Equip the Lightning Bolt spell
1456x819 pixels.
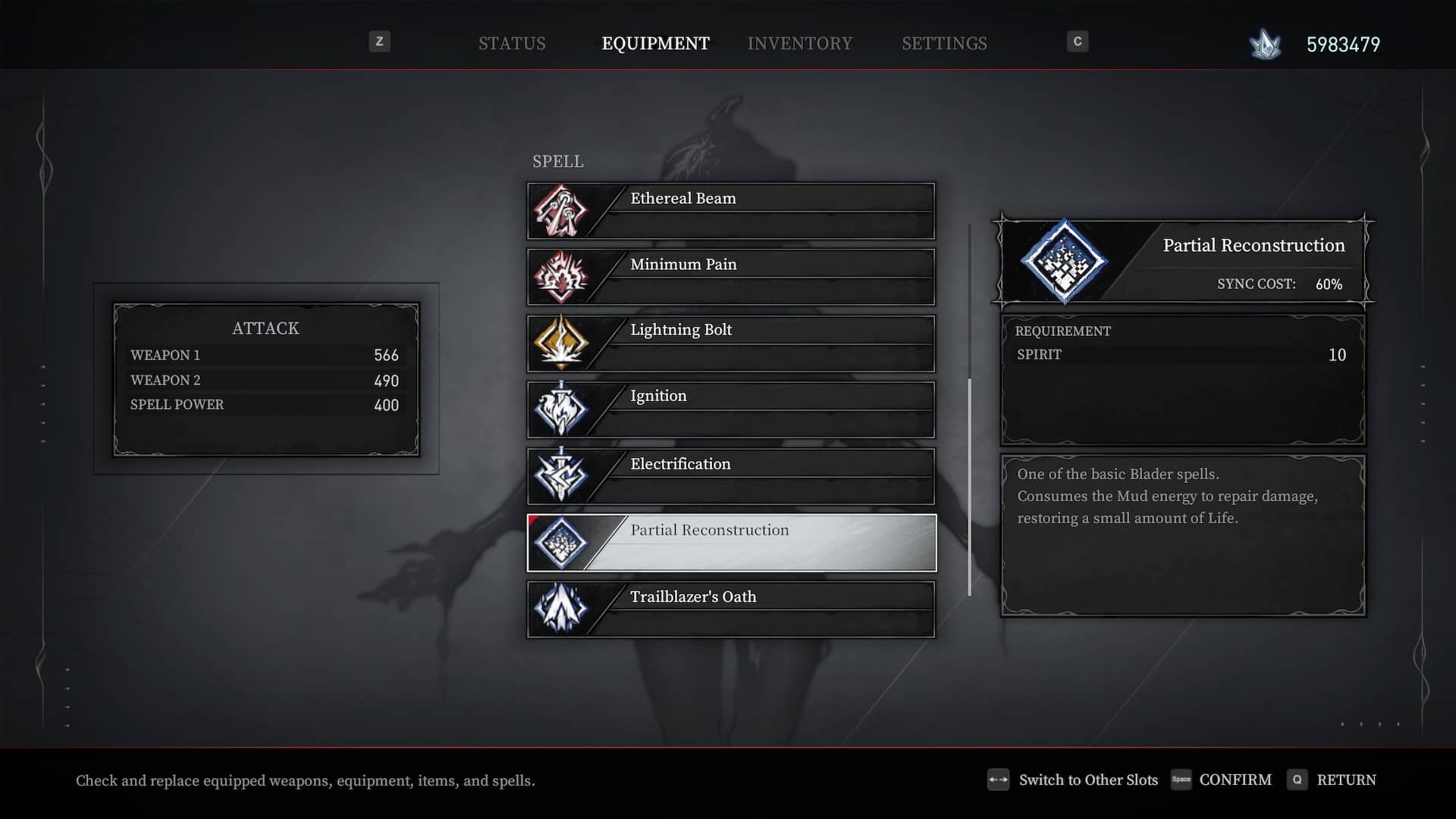click(x=731, y=343)
